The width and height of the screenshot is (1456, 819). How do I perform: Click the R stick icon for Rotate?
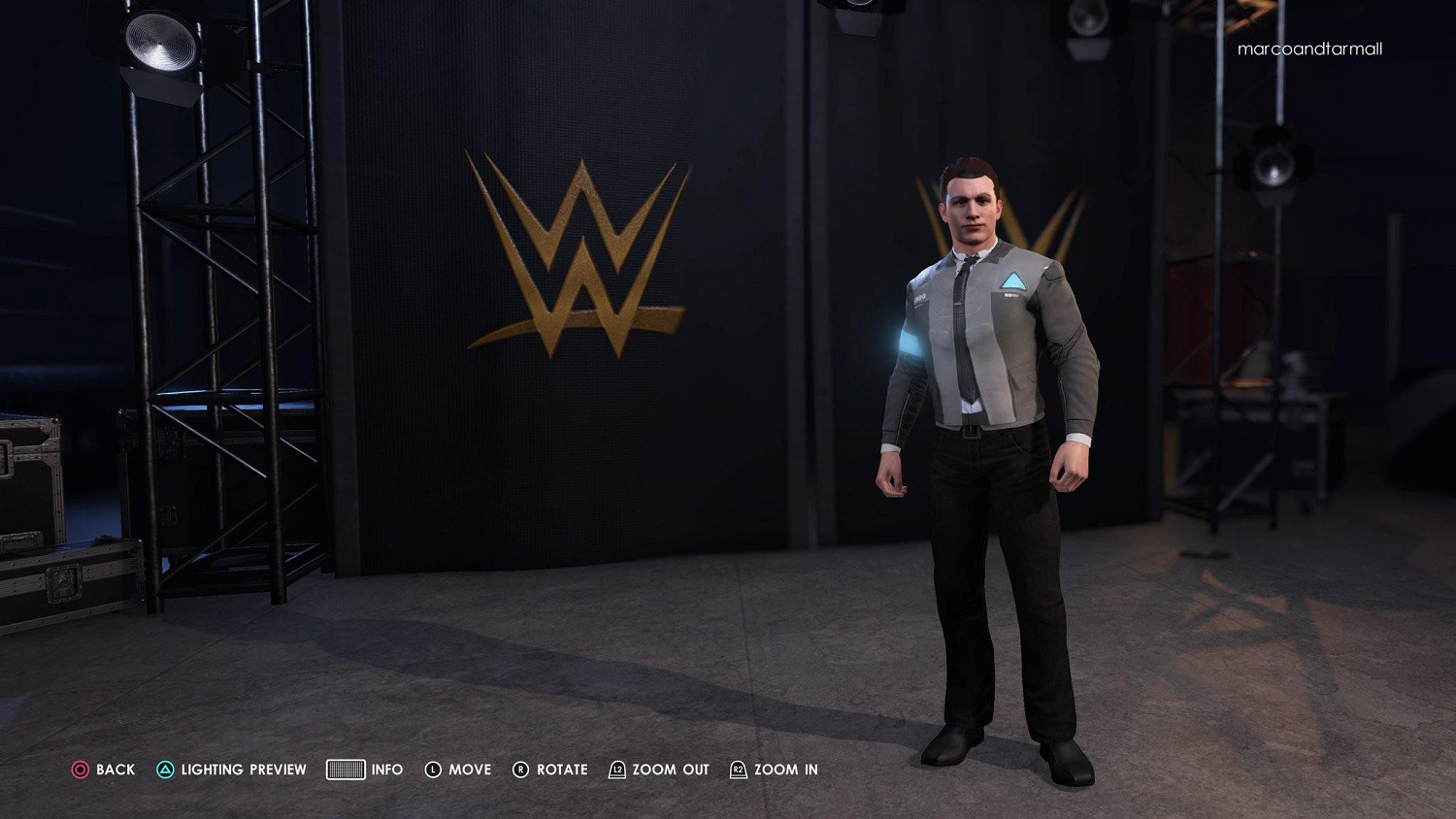tap(521, 770)
